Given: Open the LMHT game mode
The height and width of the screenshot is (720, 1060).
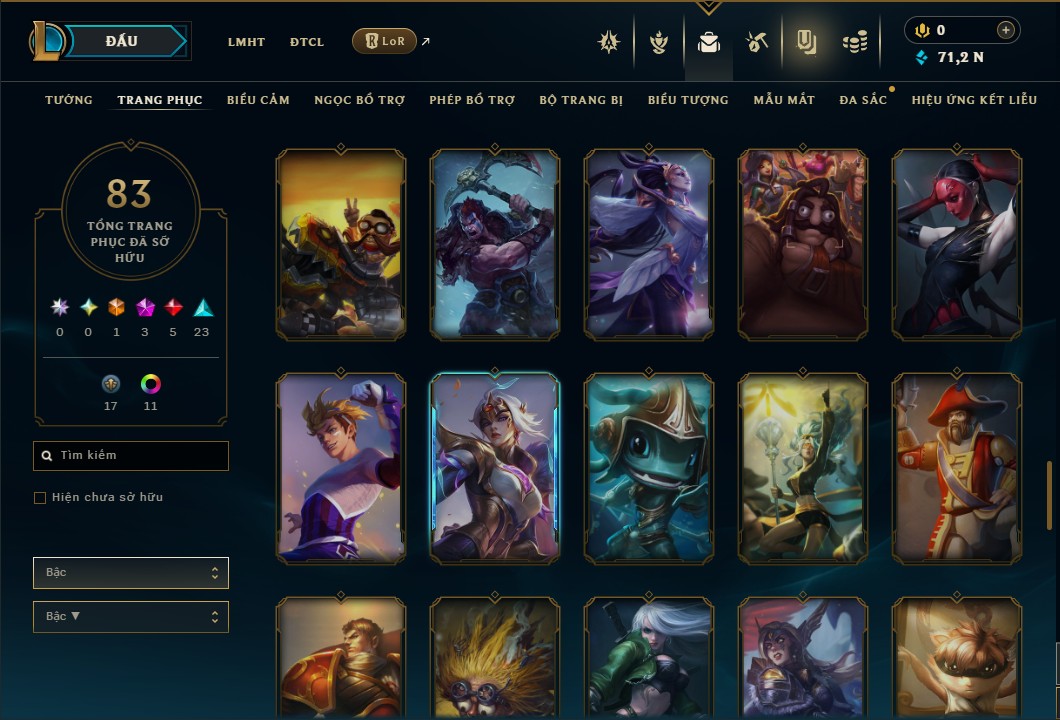Looking at the screenshot, I should coord(246,42).
